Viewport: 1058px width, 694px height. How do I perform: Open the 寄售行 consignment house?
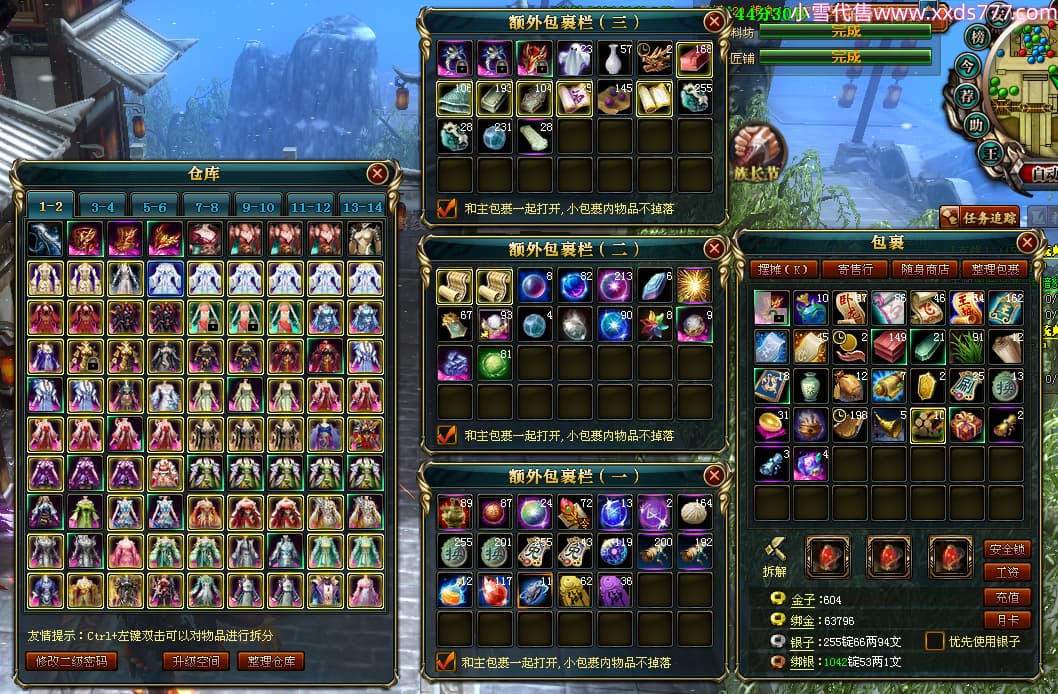855,269
